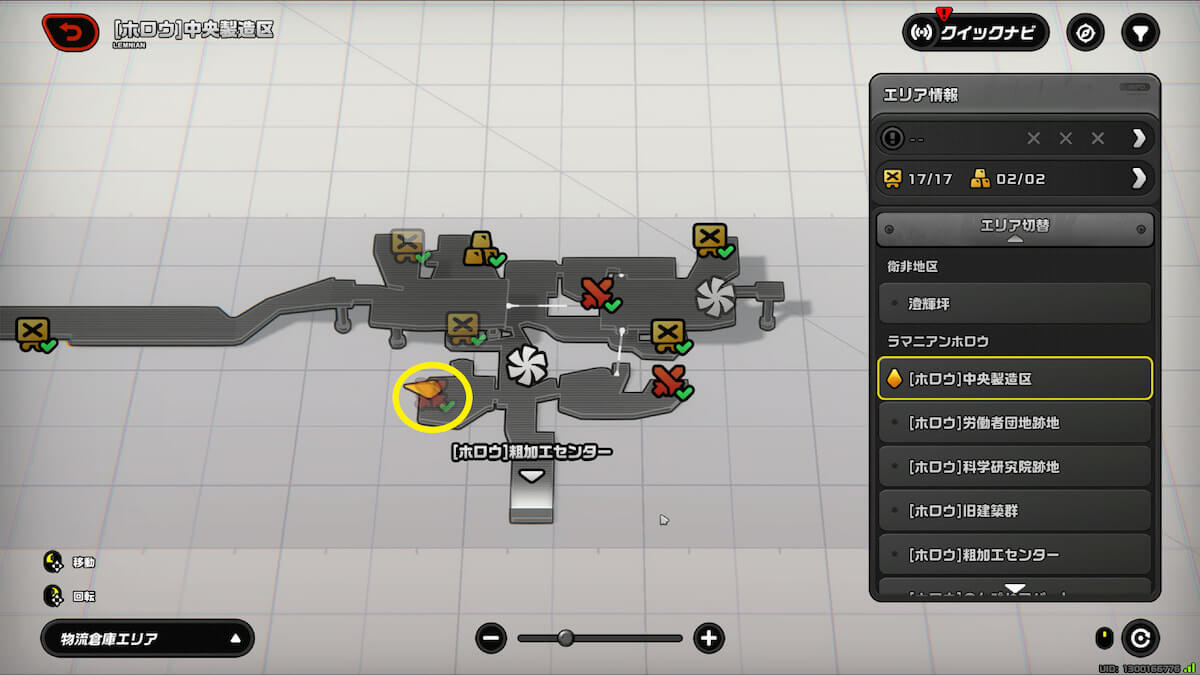The image size is (1200, 675).
Task: Select [ホロウ]粗加工センター in the area list
Action: pyautogui.click(x=1015, y=555)
